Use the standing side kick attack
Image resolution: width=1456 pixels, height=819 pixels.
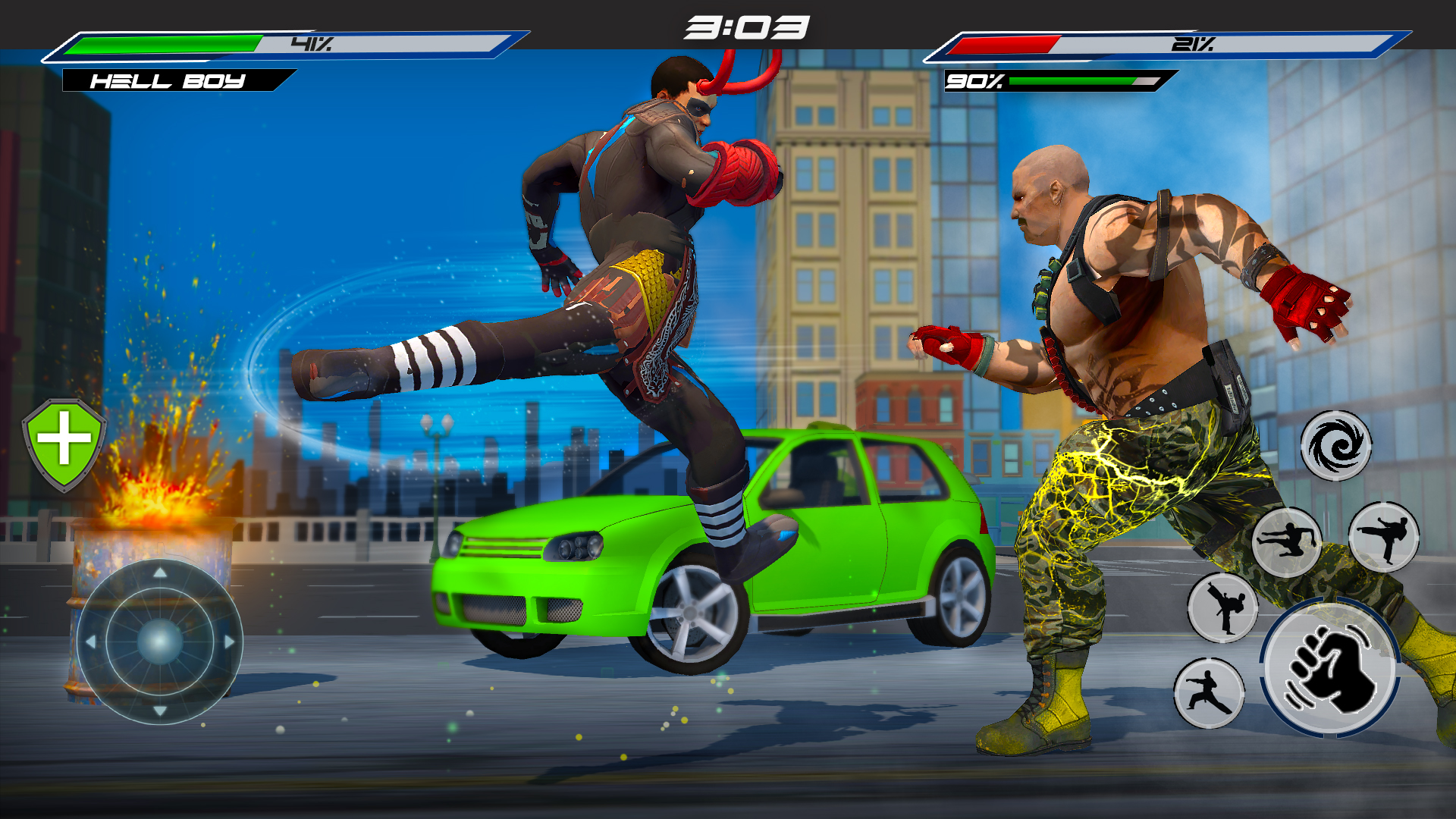pos(1384,537)
